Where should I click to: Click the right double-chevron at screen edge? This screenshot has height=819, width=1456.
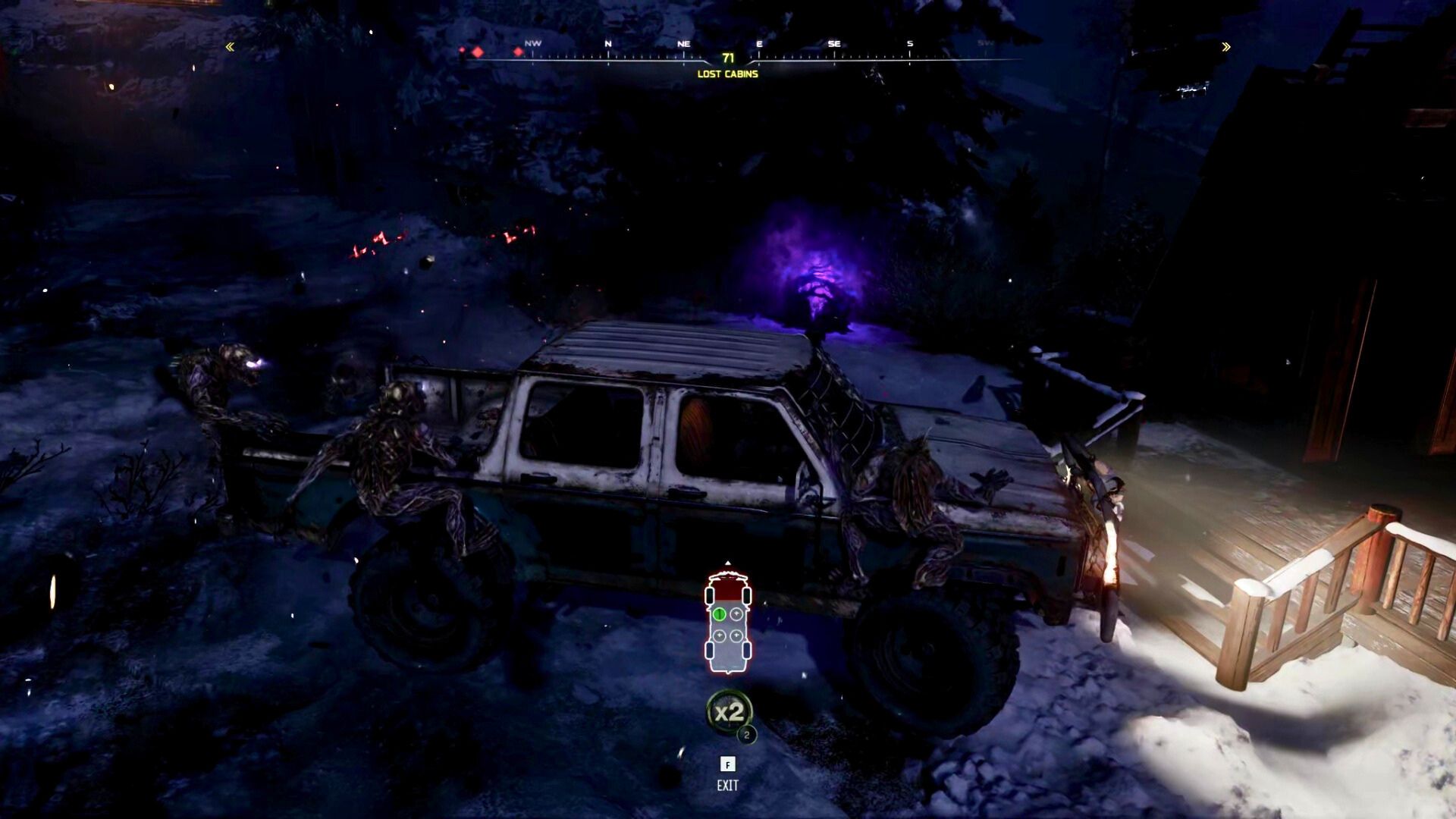point(1225,47)
